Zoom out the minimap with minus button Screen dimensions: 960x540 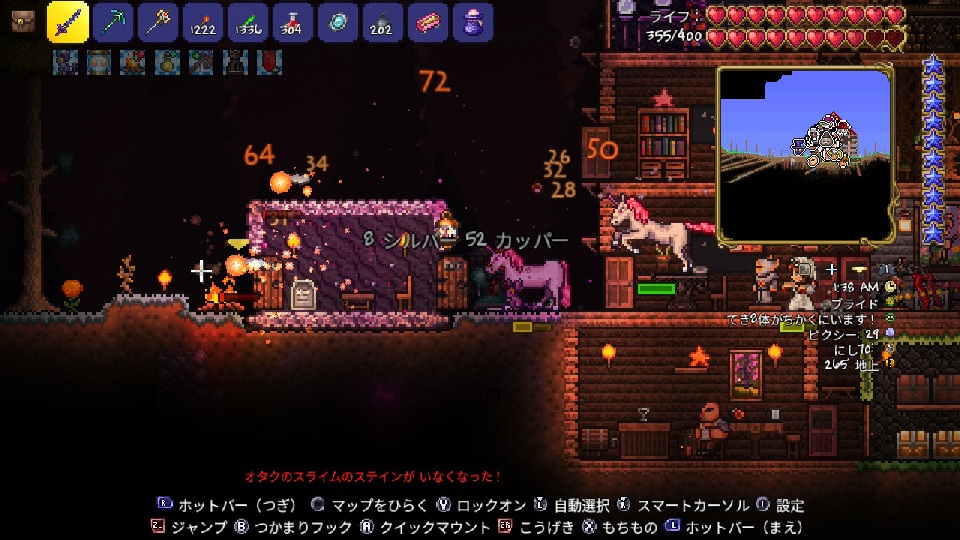[858, 269]
